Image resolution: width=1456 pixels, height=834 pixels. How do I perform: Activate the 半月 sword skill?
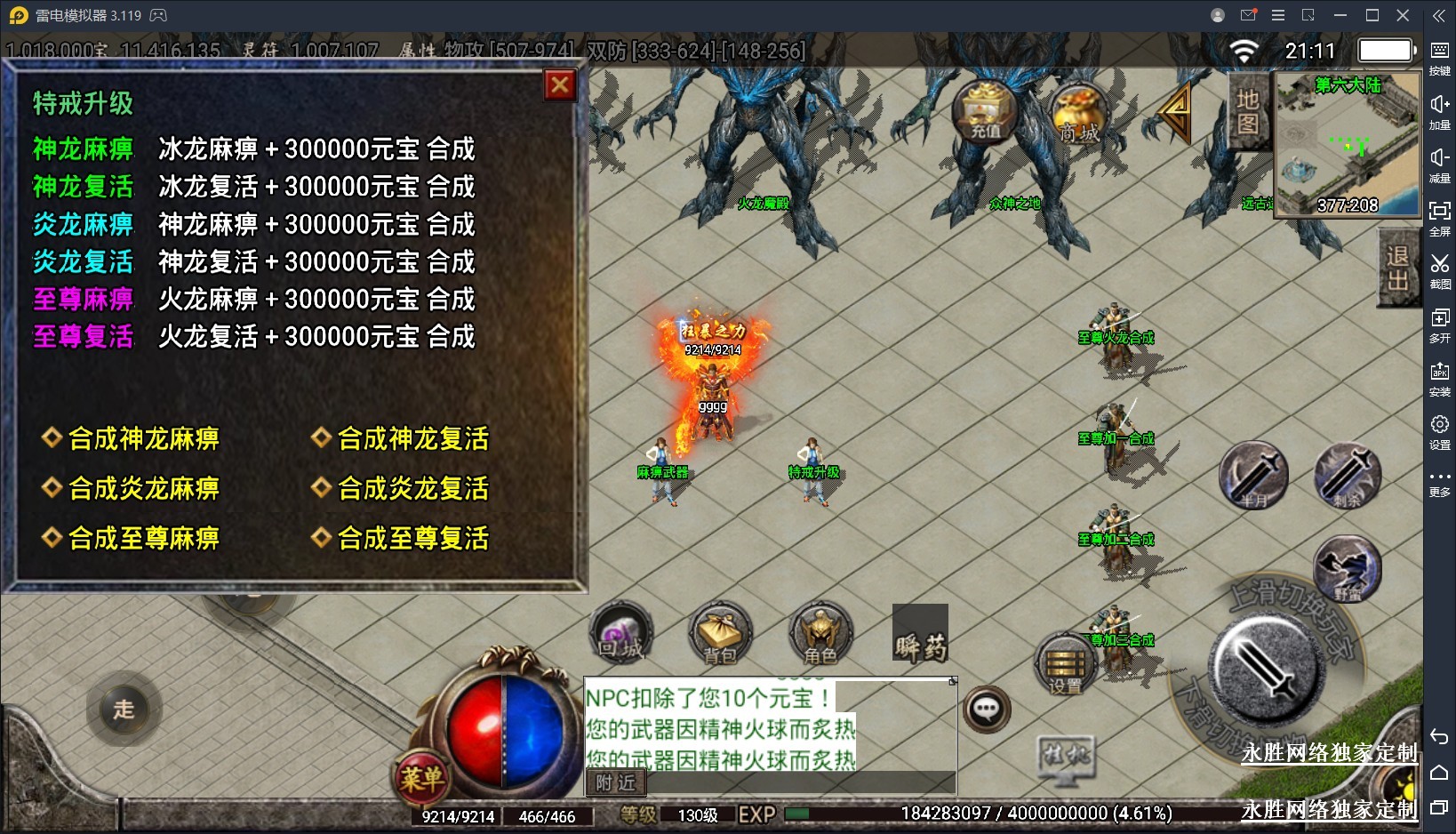(1253, 476)
